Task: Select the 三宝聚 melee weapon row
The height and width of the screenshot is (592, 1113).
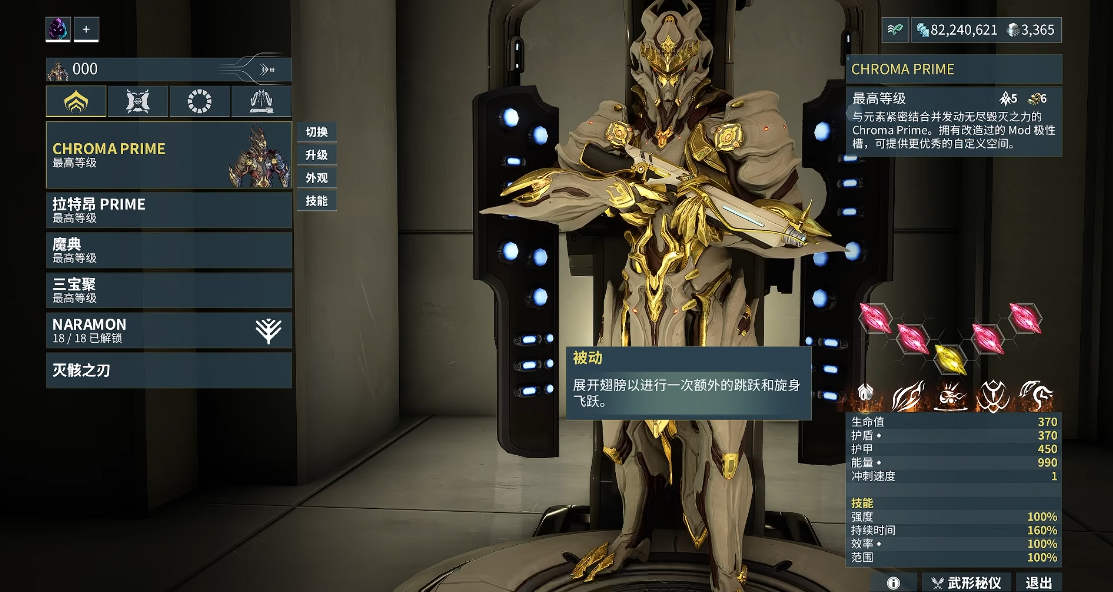Action: click(x=168, y=290)
